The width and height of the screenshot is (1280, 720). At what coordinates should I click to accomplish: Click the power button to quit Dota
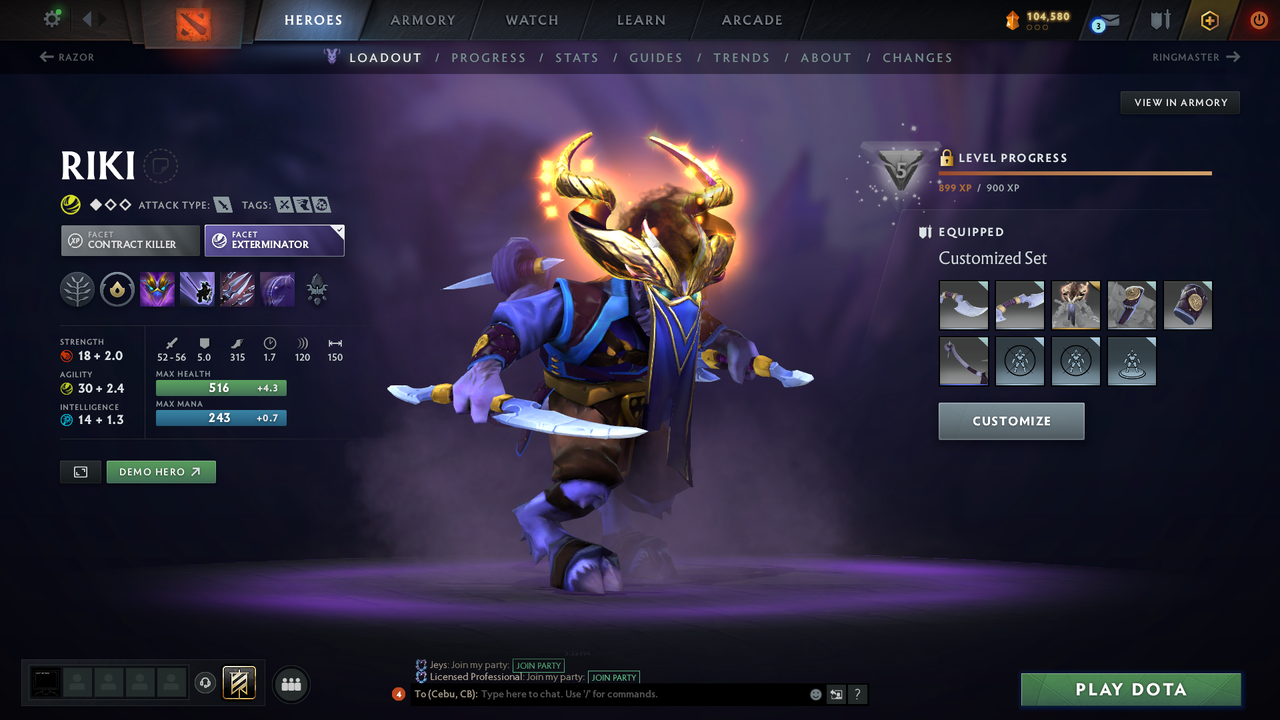tap(1258, 19)
